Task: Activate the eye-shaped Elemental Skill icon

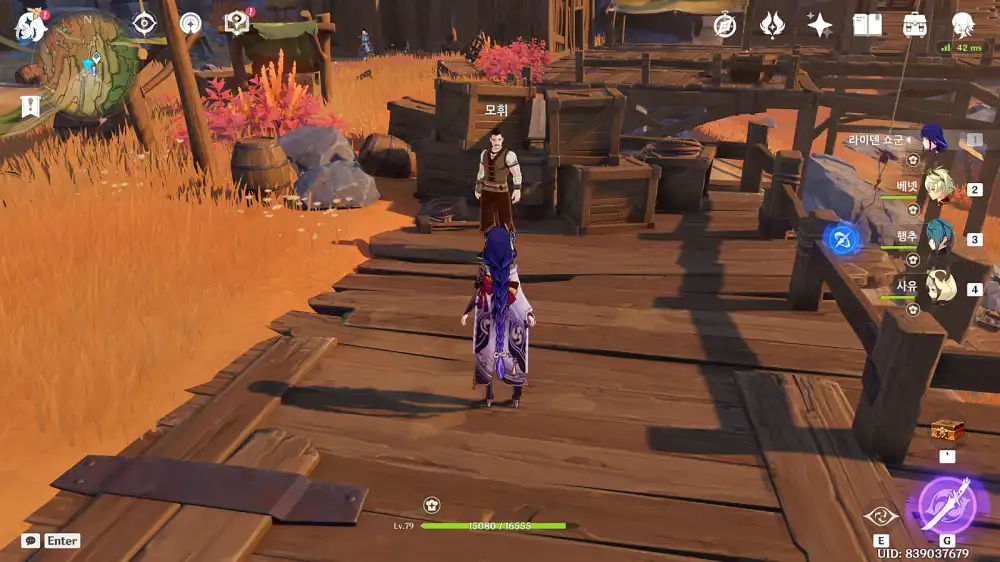Action: [x=881, y=516]
